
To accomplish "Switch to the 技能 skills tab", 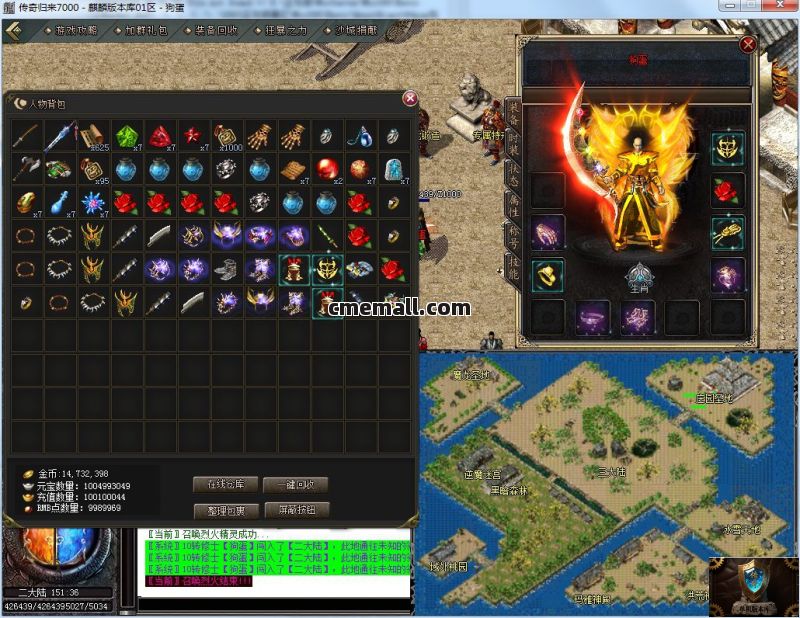I will pyautogui.click(x=513, y=270).
